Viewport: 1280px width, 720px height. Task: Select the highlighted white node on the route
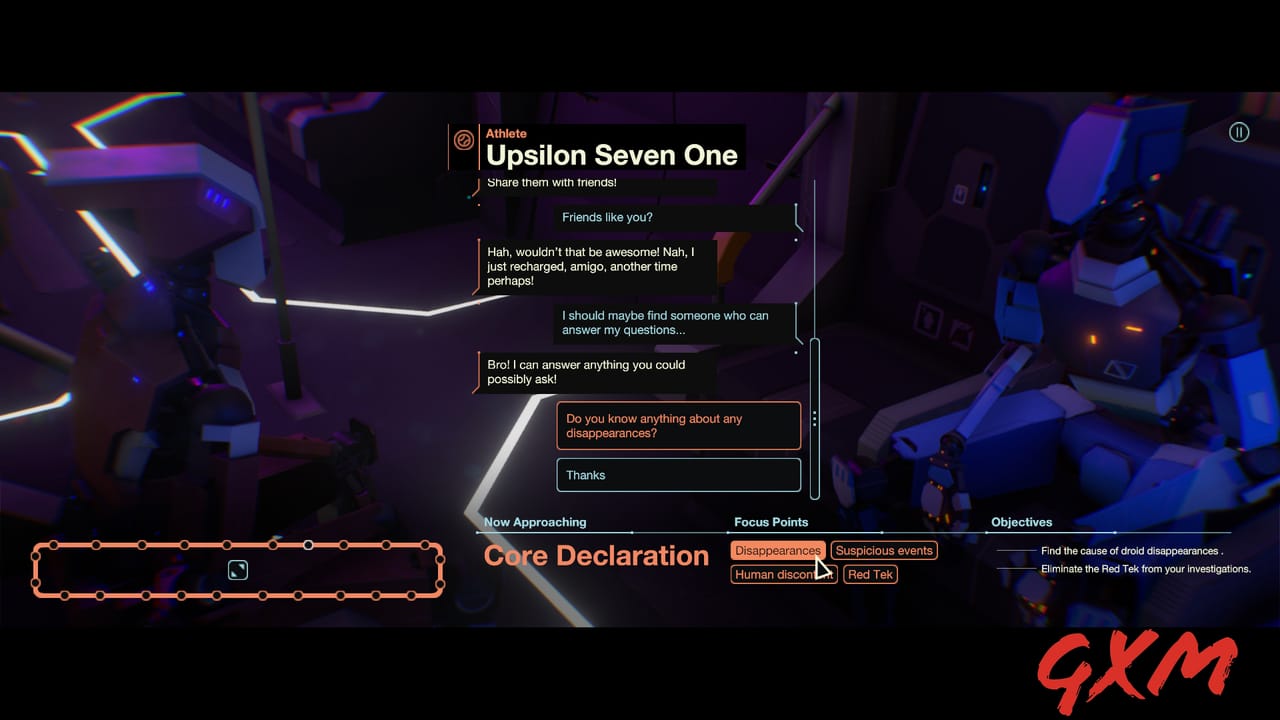tap(308, 546)
